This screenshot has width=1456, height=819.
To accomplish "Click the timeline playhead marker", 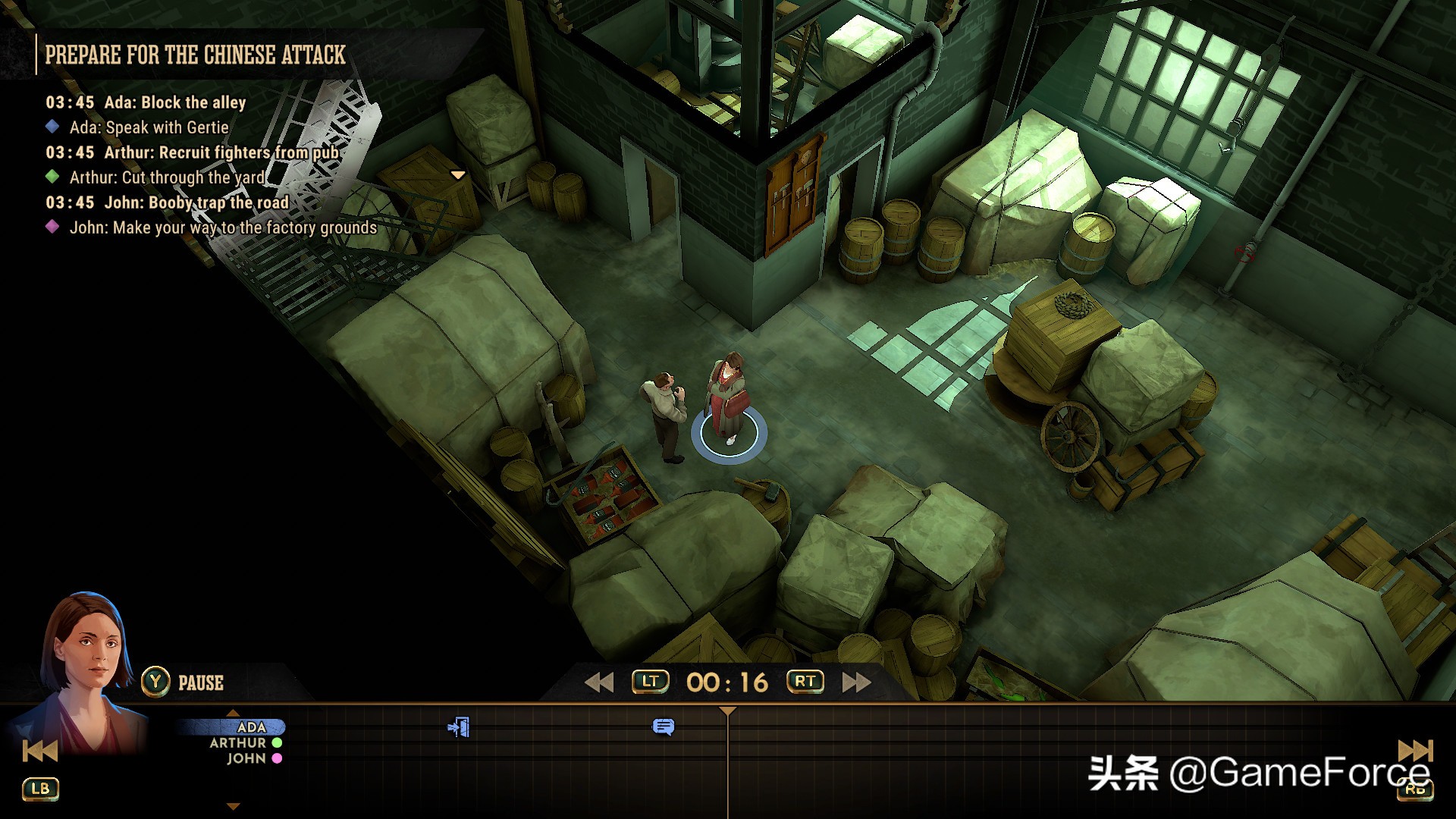I will pyautogui.click(x=727, y=711).
